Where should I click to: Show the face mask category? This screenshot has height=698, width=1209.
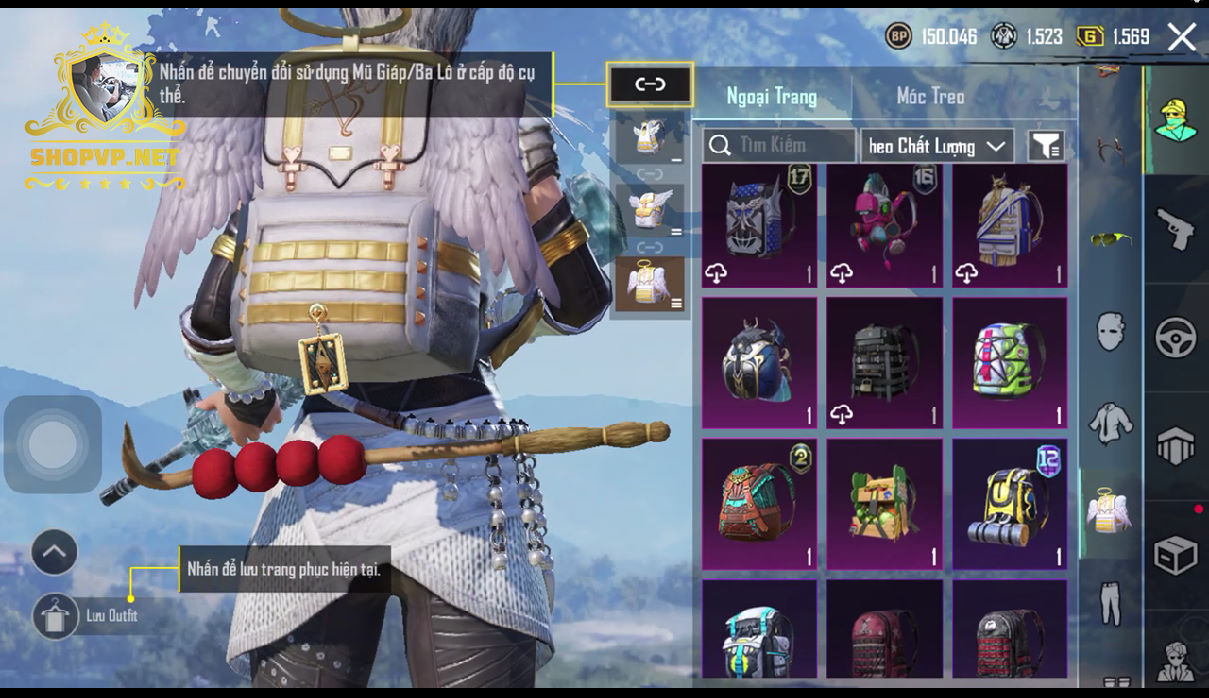(1110, 330)
